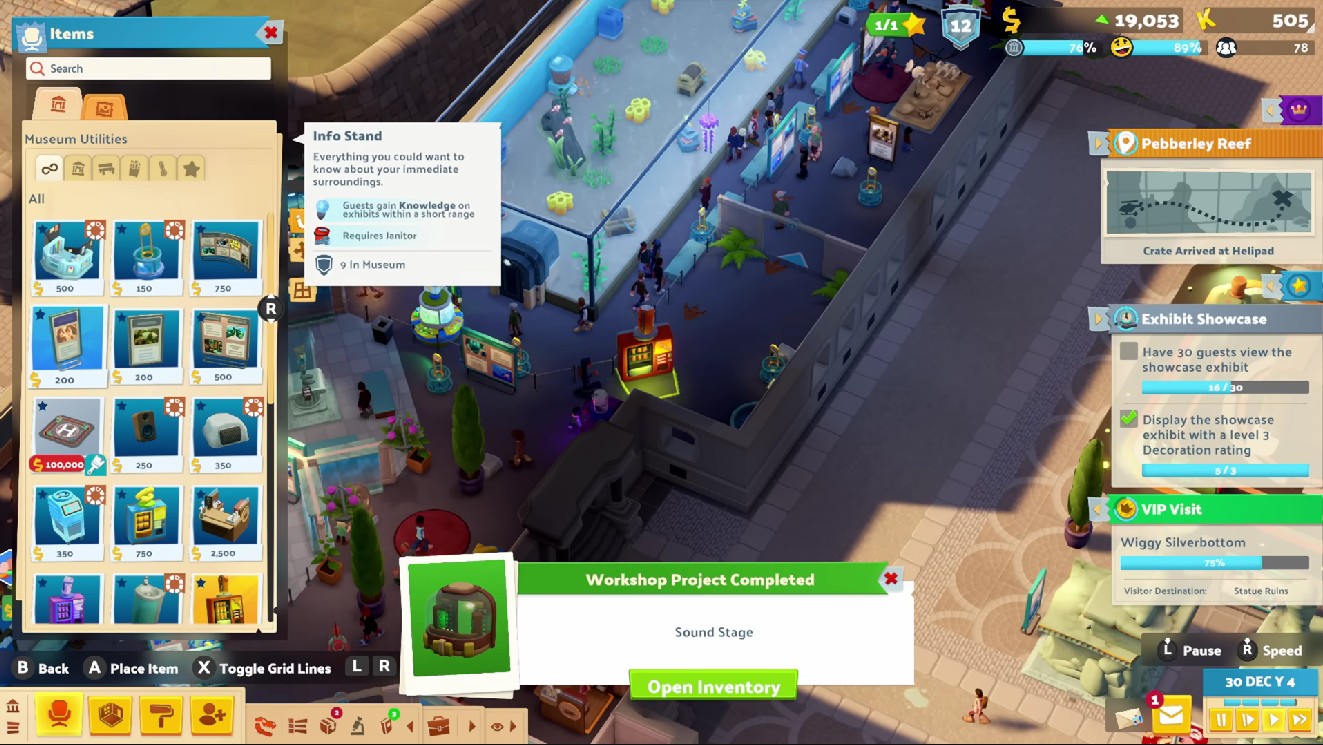Screen dimensions: 1323x745
Task: Close the Items panel
Action: (x=270, y=33)
